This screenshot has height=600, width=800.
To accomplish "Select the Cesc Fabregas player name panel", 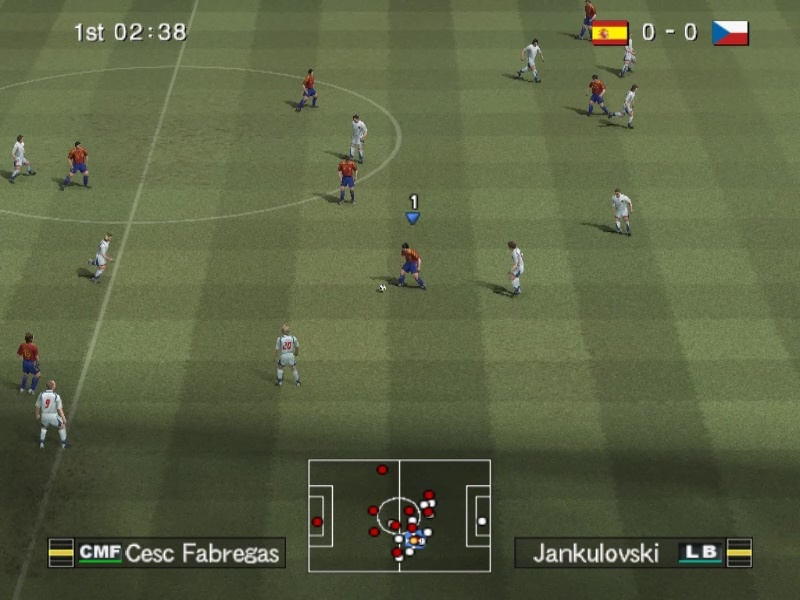I will pos(167,553).
